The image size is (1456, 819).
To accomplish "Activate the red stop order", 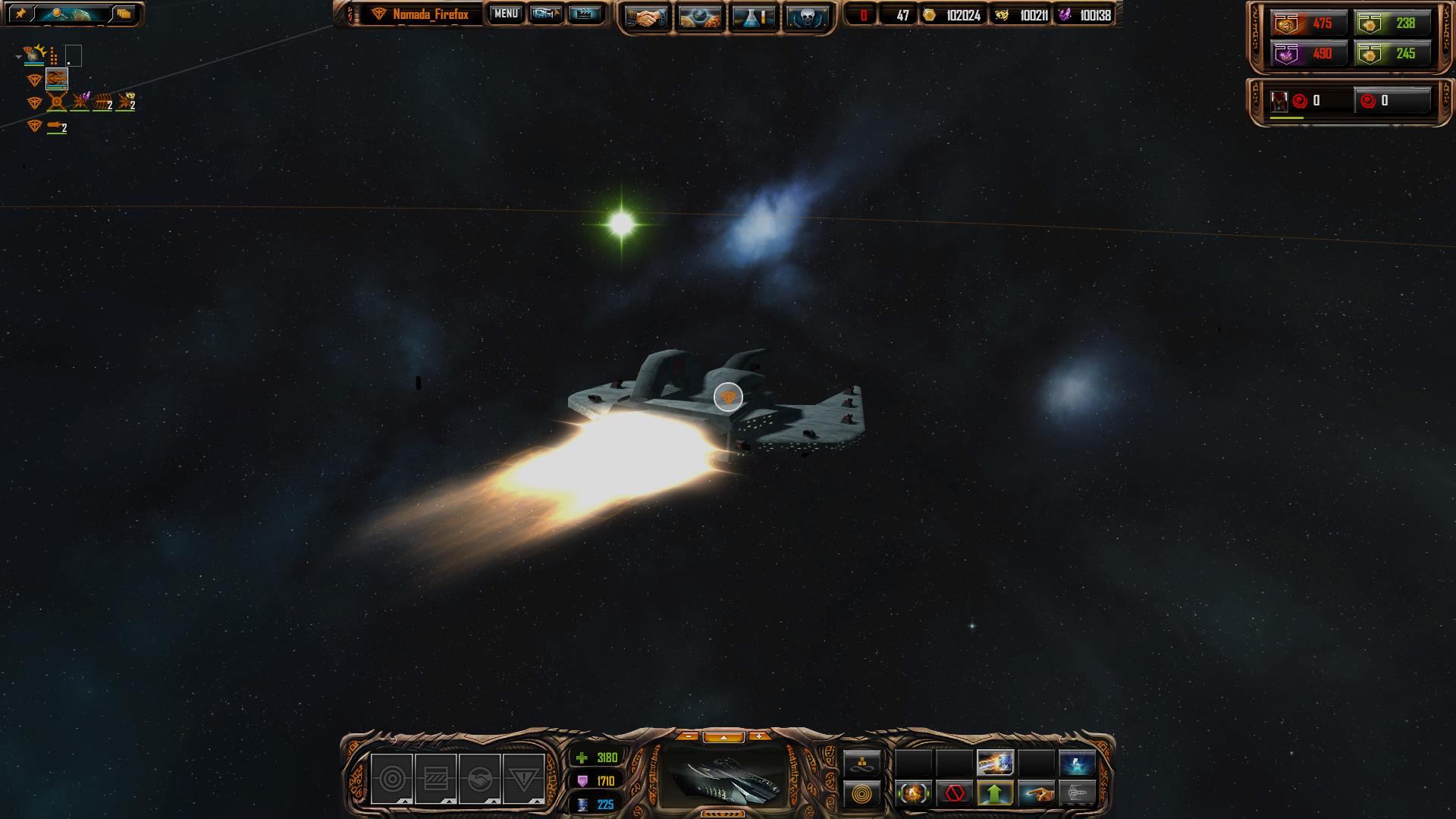I will (955, 793).
